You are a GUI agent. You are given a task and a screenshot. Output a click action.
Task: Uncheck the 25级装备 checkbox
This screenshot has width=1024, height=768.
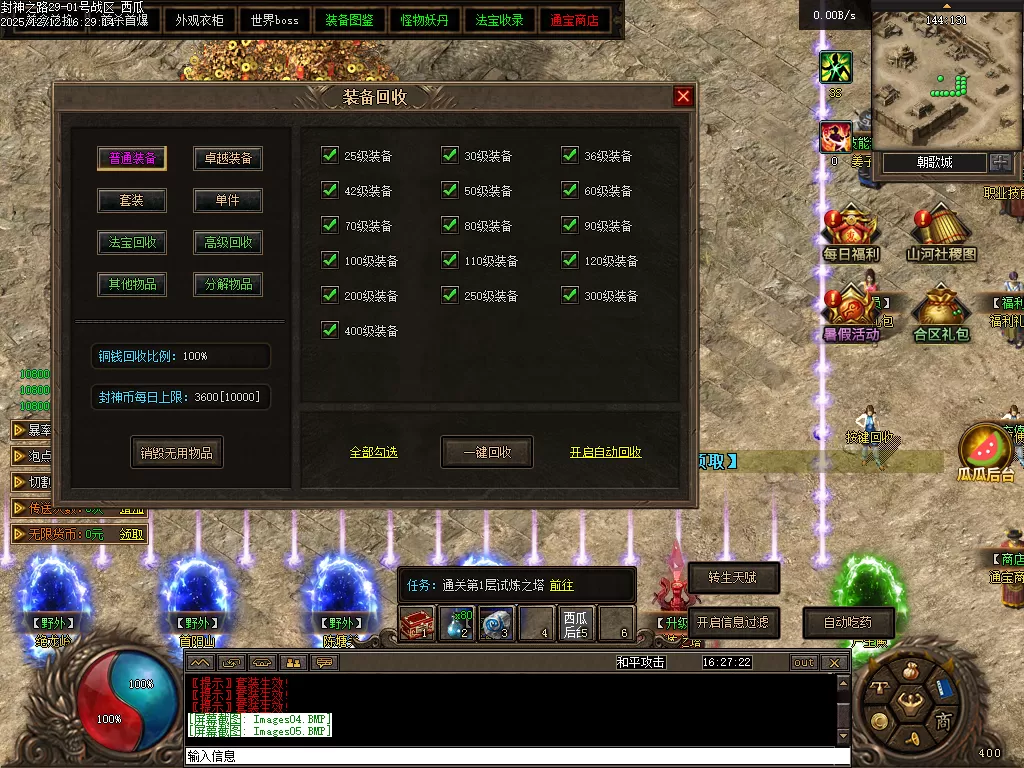click(x=330, y=155)
